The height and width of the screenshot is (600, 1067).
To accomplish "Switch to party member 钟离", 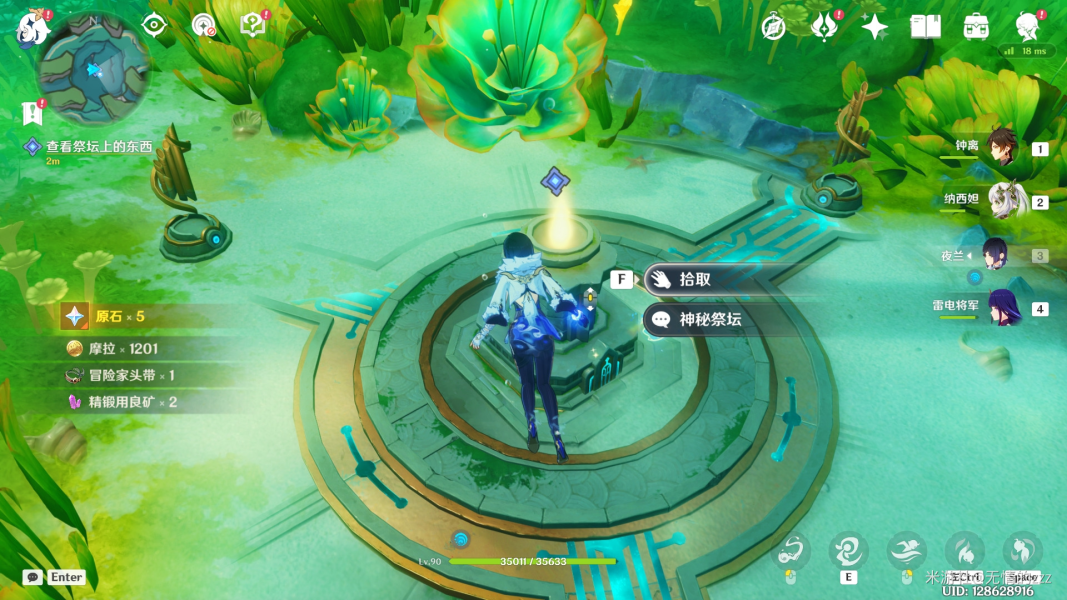I will click(x=1001, y=147).
